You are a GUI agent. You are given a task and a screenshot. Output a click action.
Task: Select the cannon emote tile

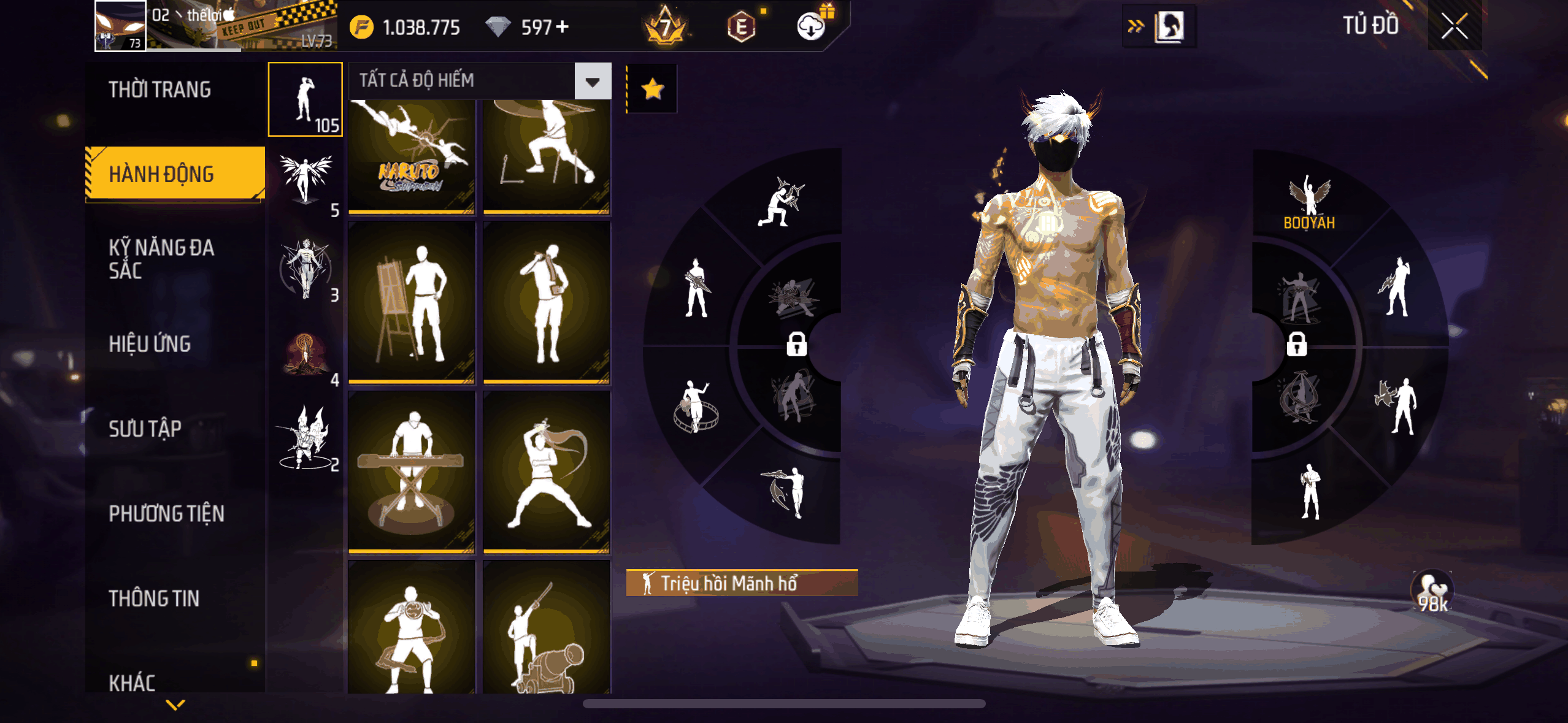(x=546, y=629)
